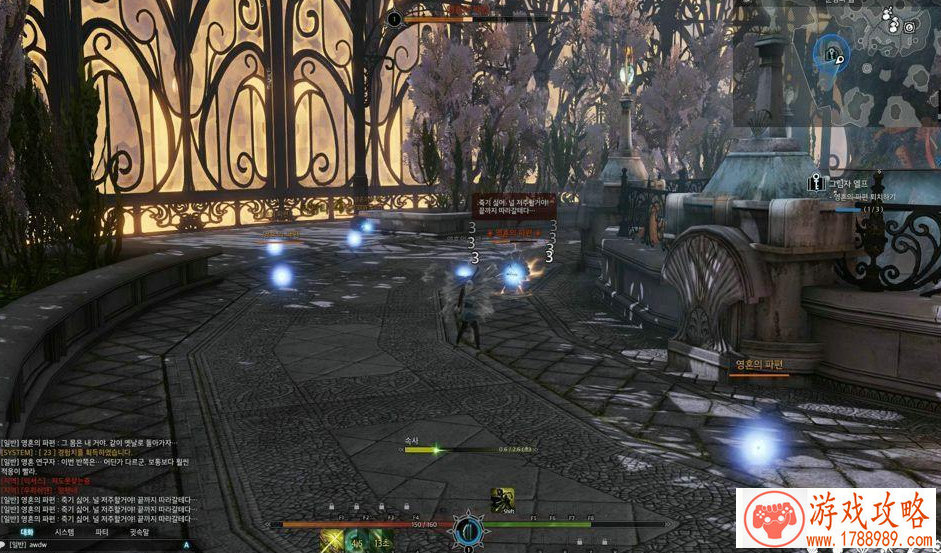Switch to the 대화 chat tab

pos(27,533)
